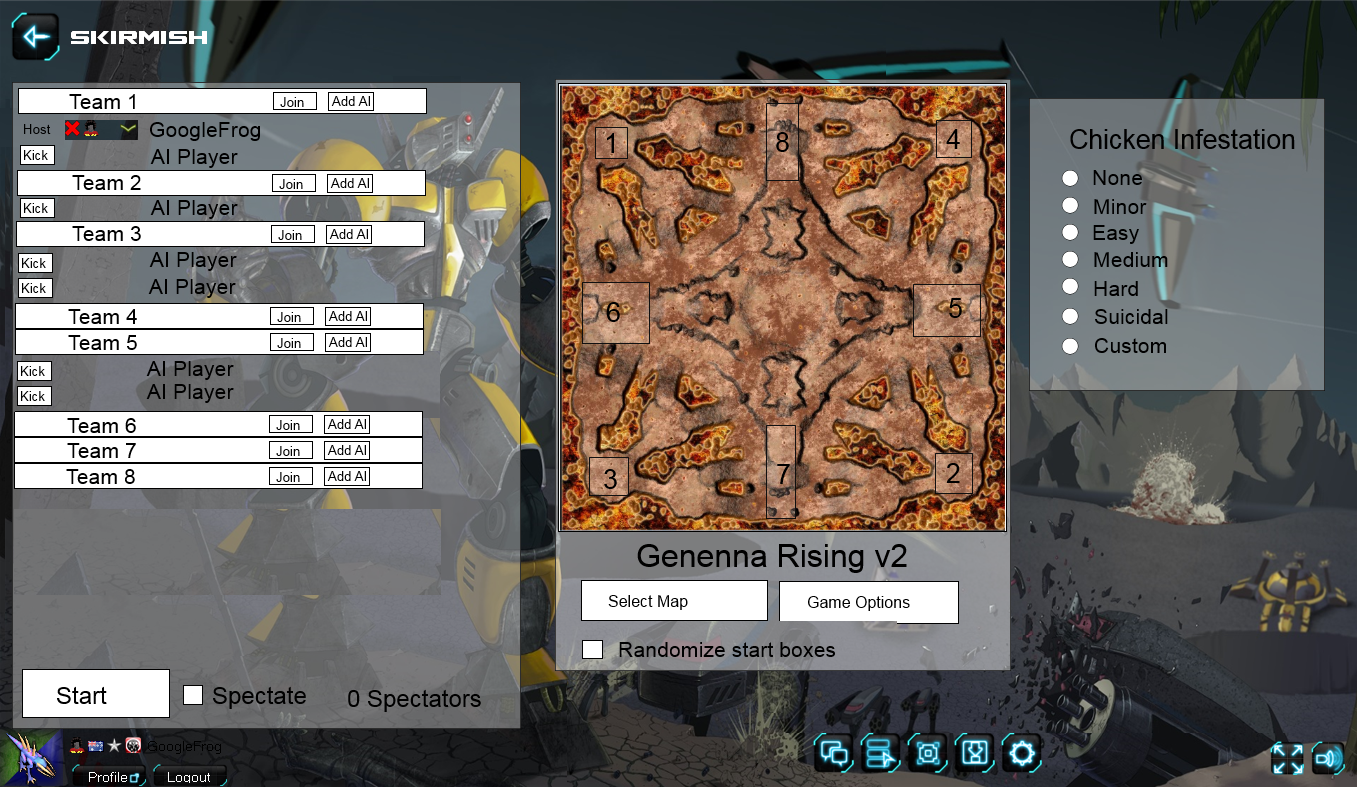Select the Suicidal chicken infestation level
The image size is (1357, 787).
point(1070,317)
